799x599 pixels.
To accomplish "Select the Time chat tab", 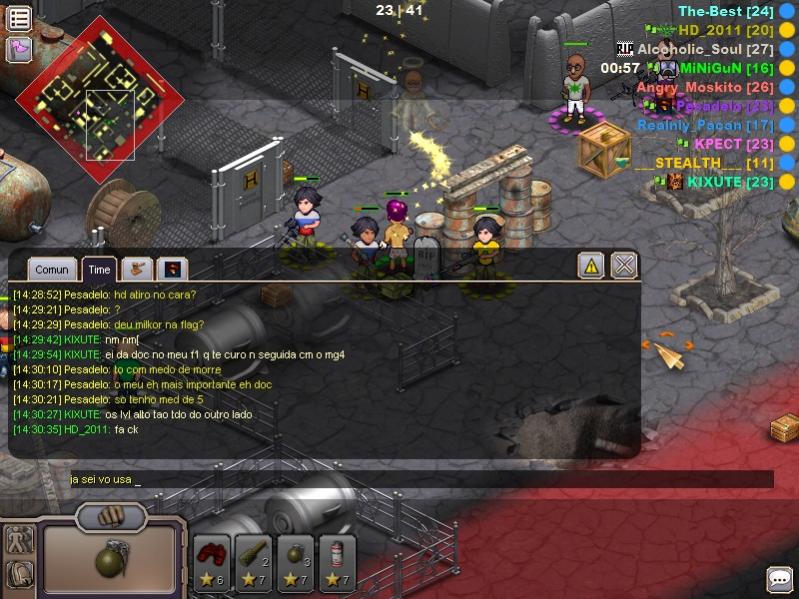I will pyautogui.click(x=99, y=269).
